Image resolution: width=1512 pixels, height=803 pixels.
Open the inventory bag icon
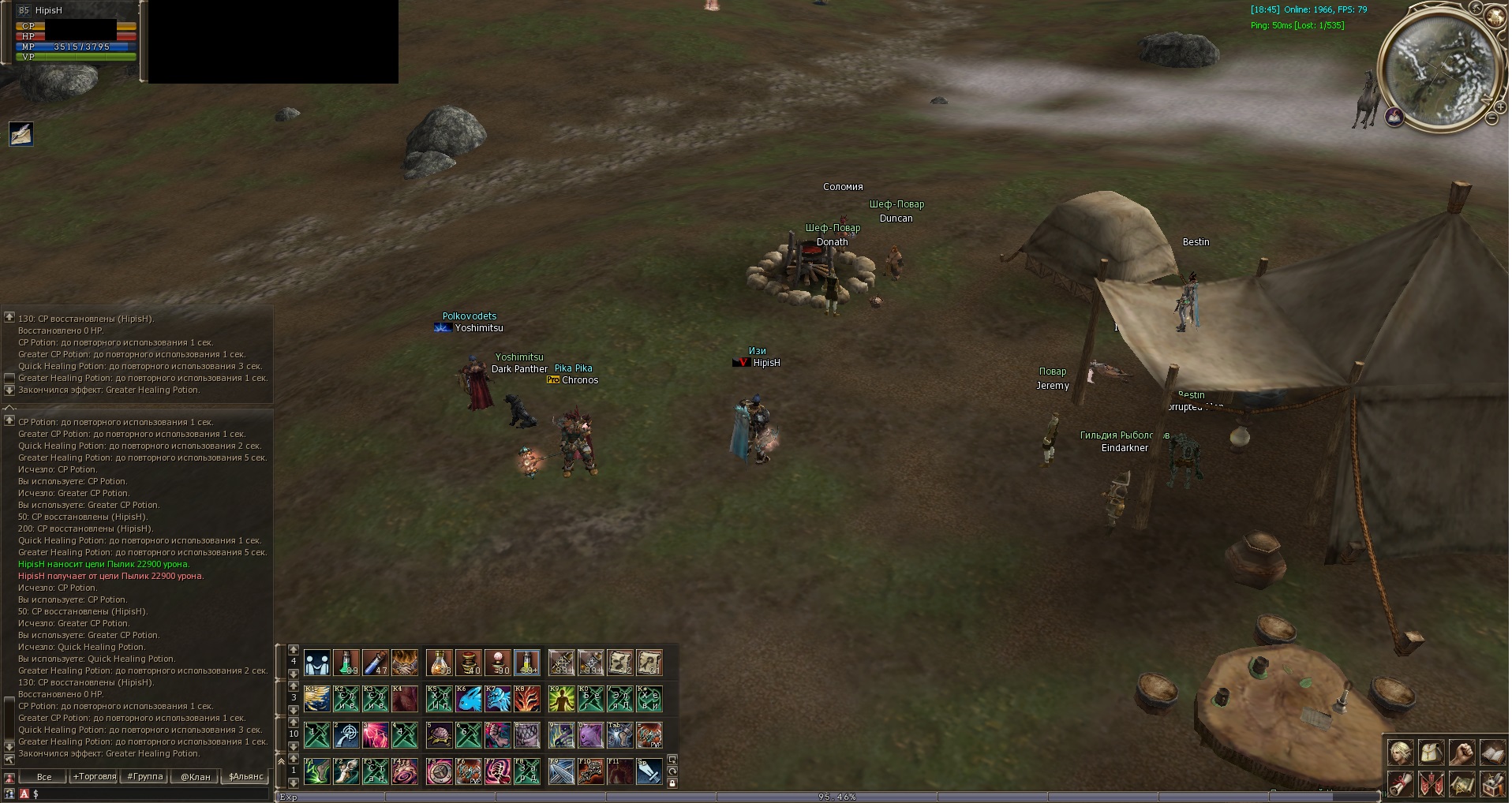point(1432,753)
